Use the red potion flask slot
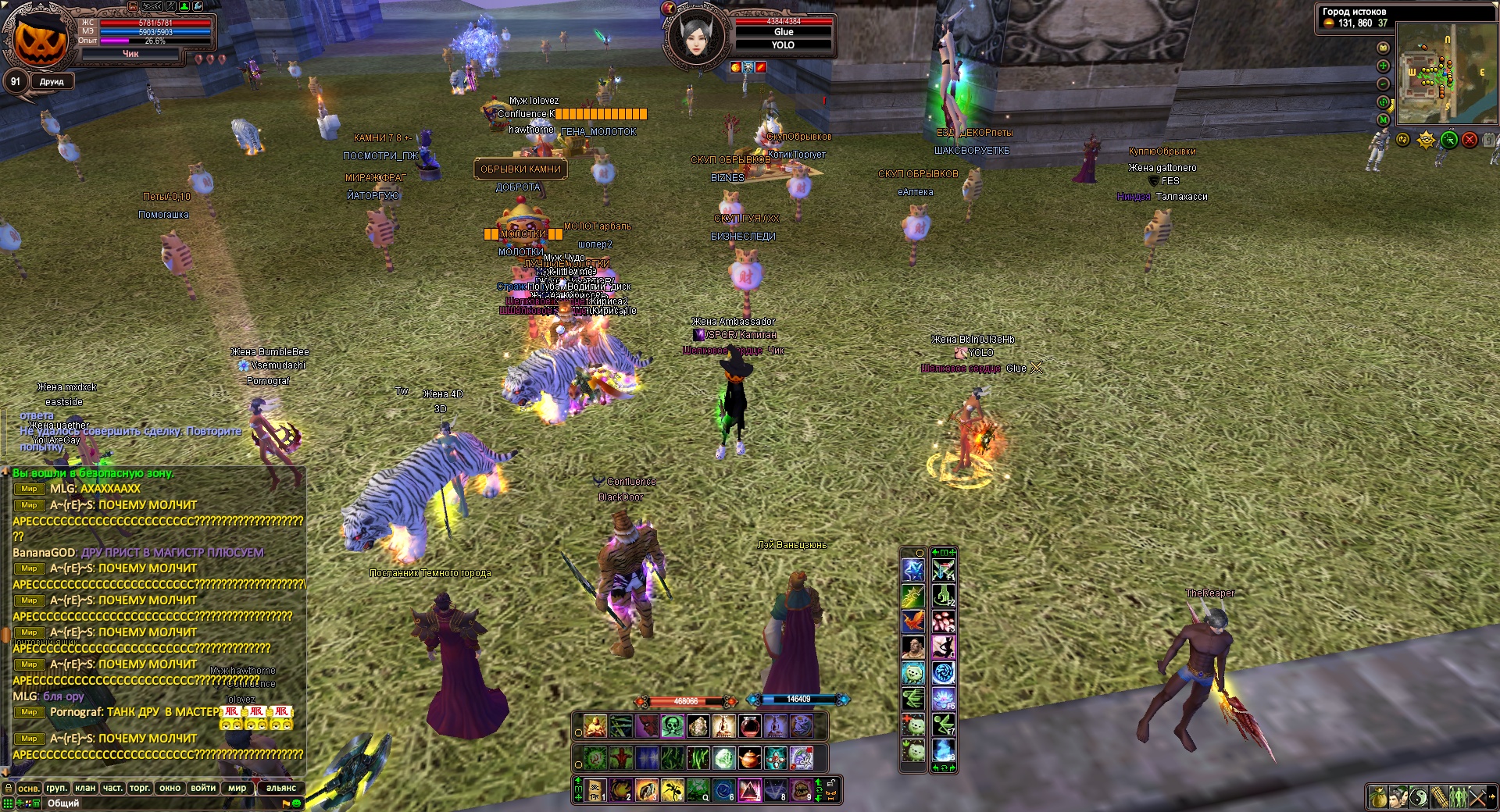This screenshot has height=812, width=1500. pos(749,727)
